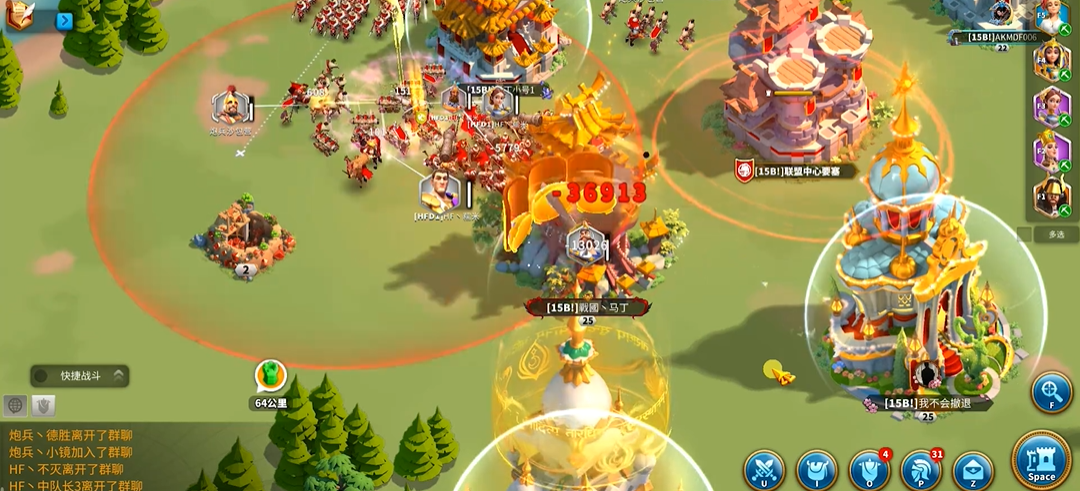Open the magnifier search button

point(1051,391)
